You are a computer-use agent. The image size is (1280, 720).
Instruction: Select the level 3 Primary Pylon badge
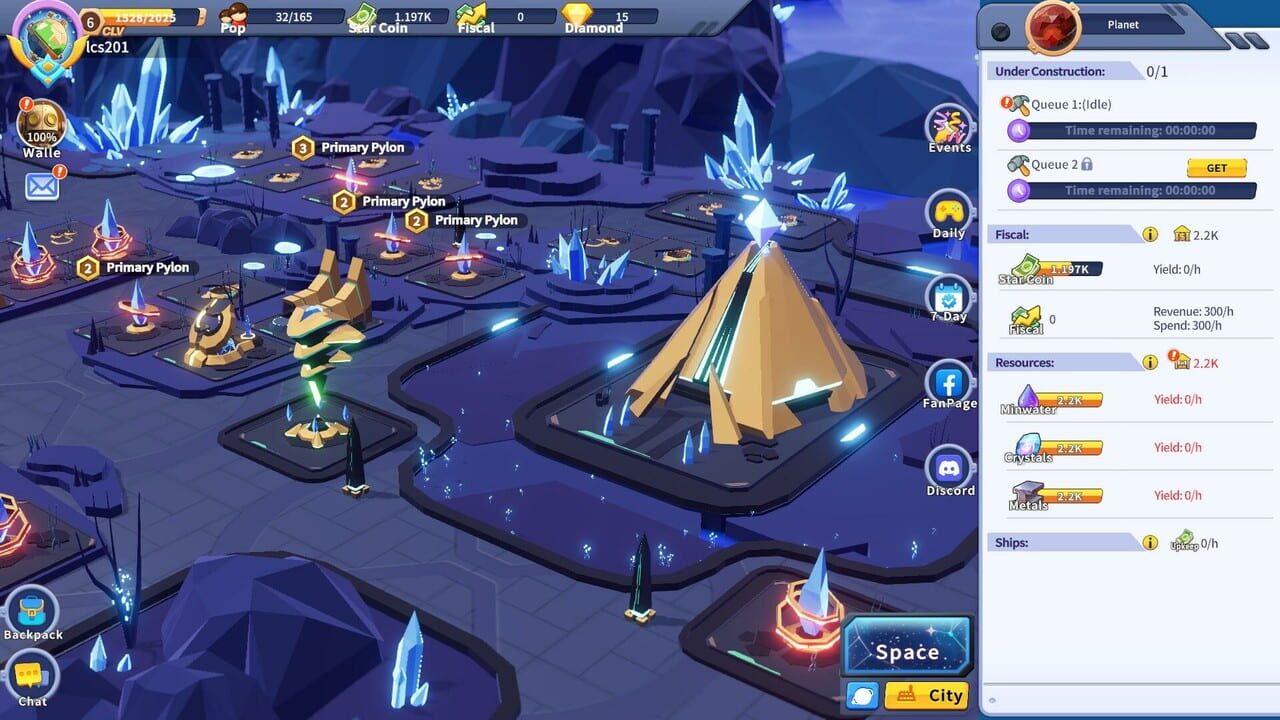click(x=303, y=147)
